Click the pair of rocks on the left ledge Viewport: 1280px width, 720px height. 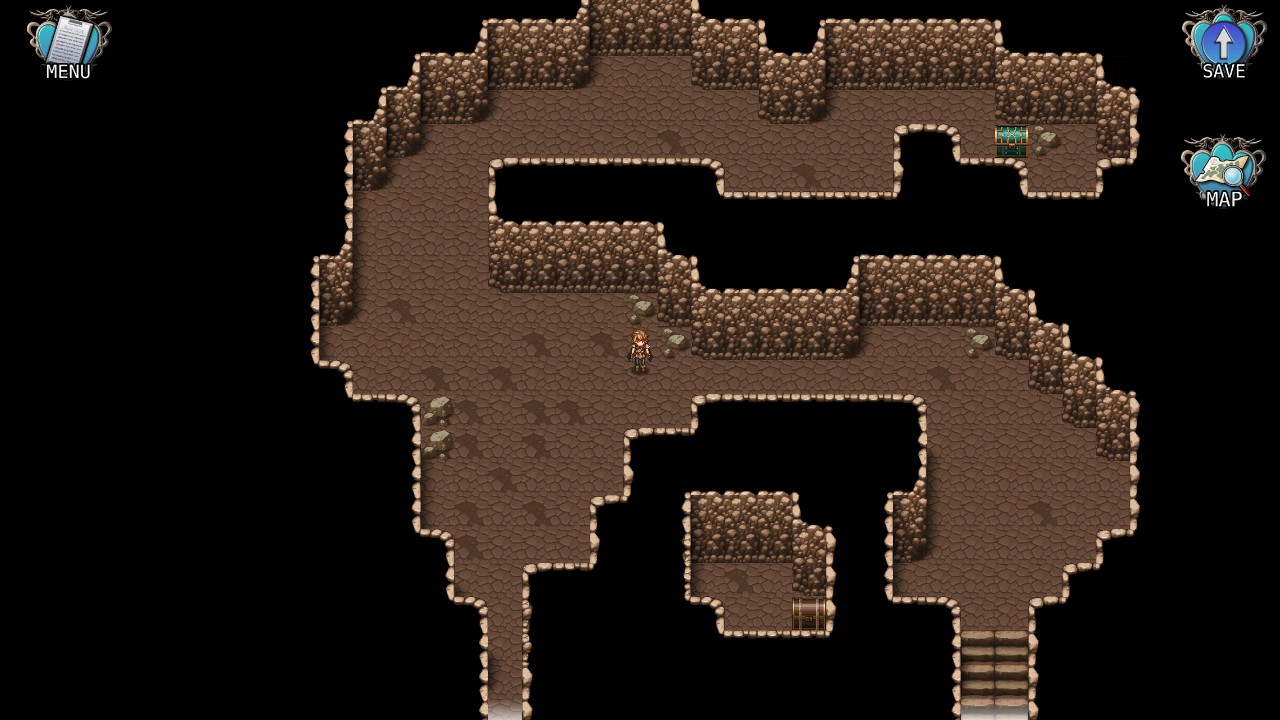(437, 425)
